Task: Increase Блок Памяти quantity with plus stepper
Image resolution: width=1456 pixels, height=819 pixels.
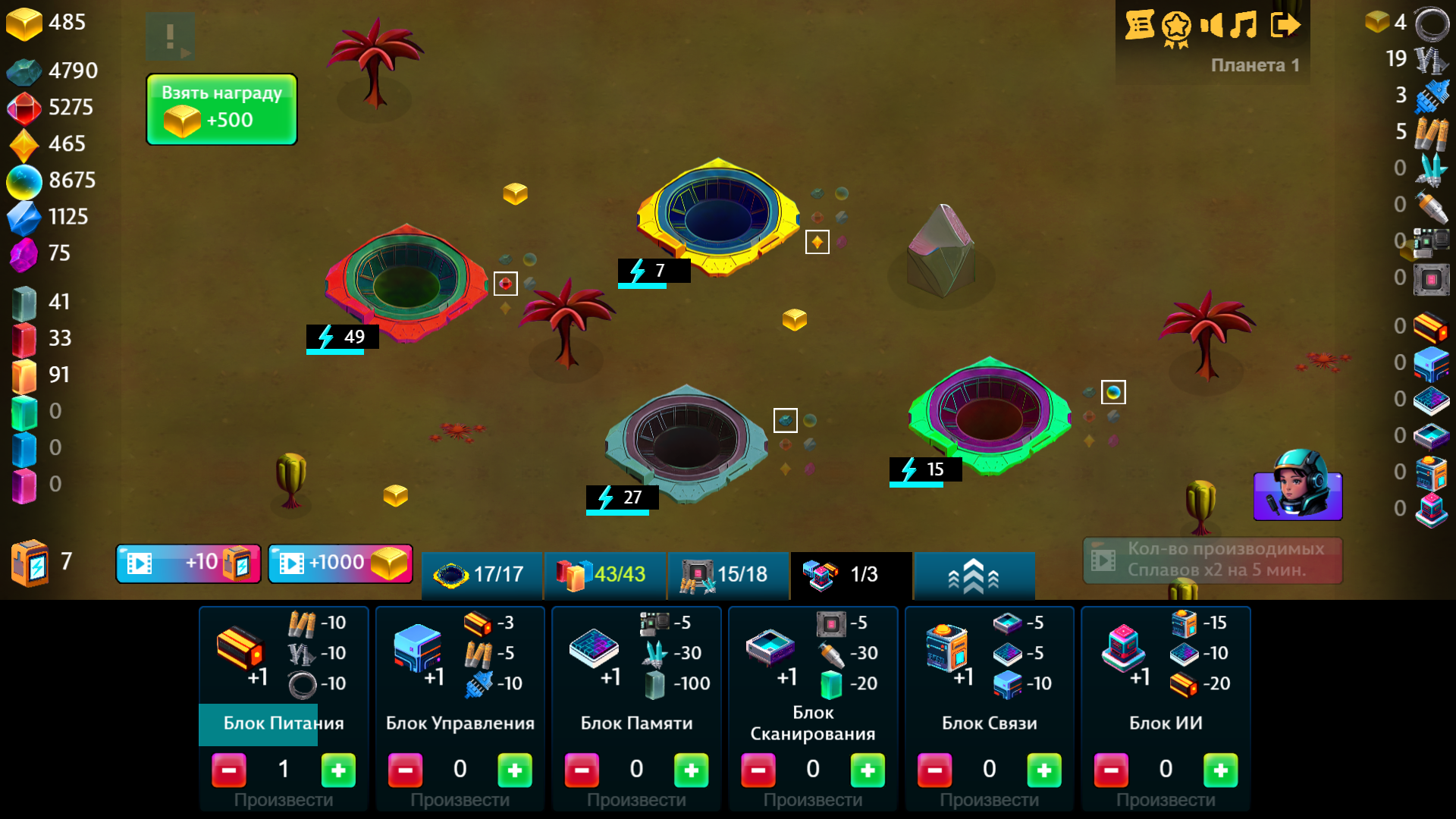Action: click(x=691, y=770)
